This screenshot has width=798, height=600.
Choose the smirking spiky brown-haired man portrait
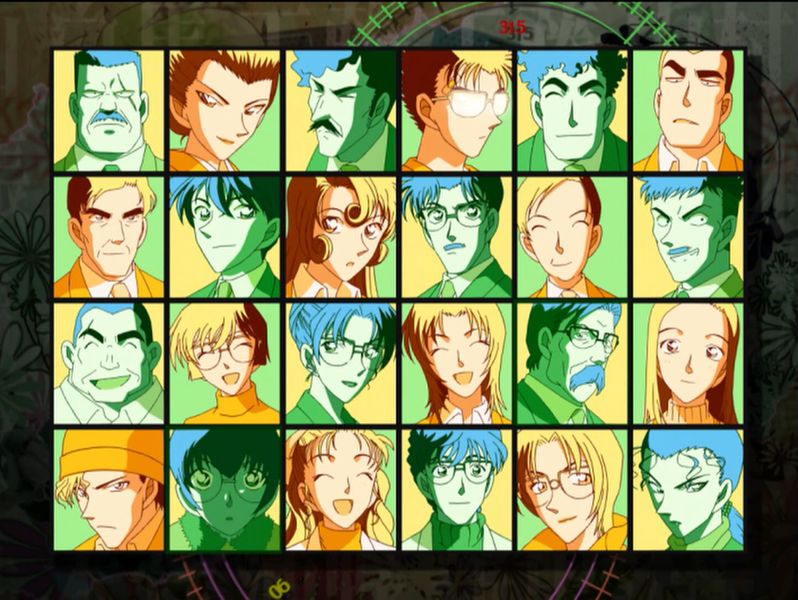click(x=224, y=111)
